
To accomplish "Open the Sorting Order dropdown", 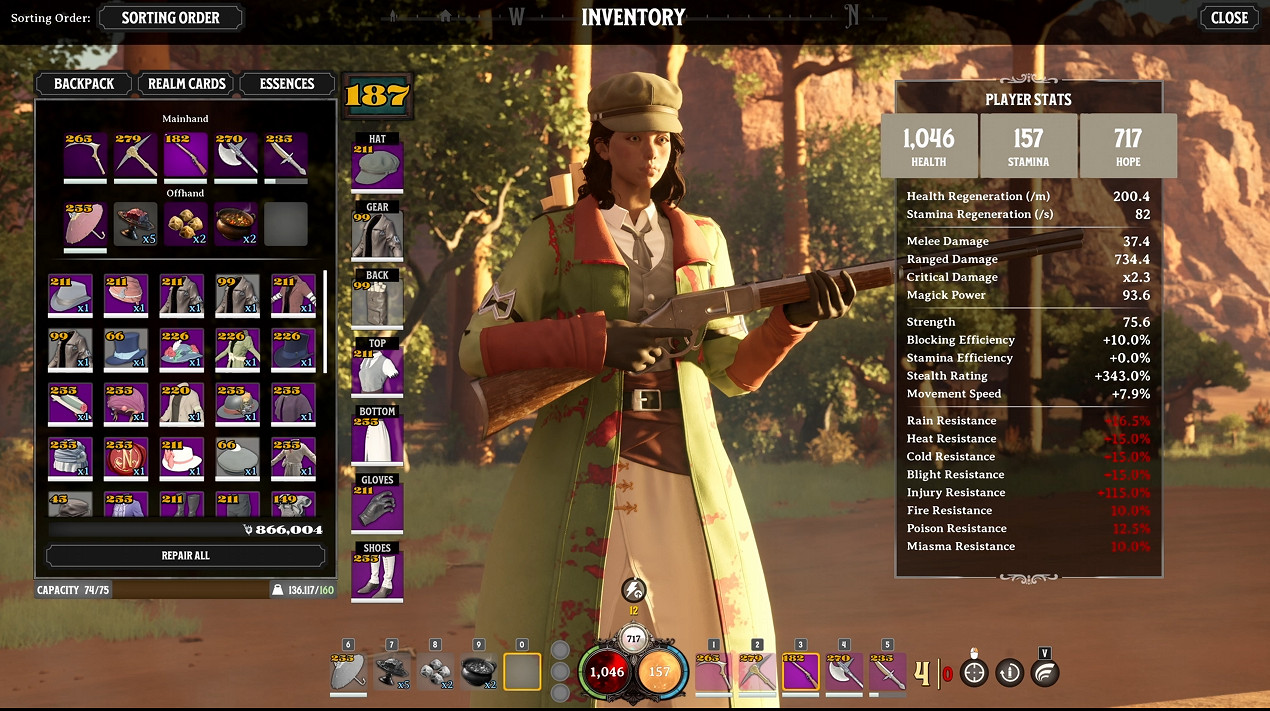I will [x=171, y=17].
